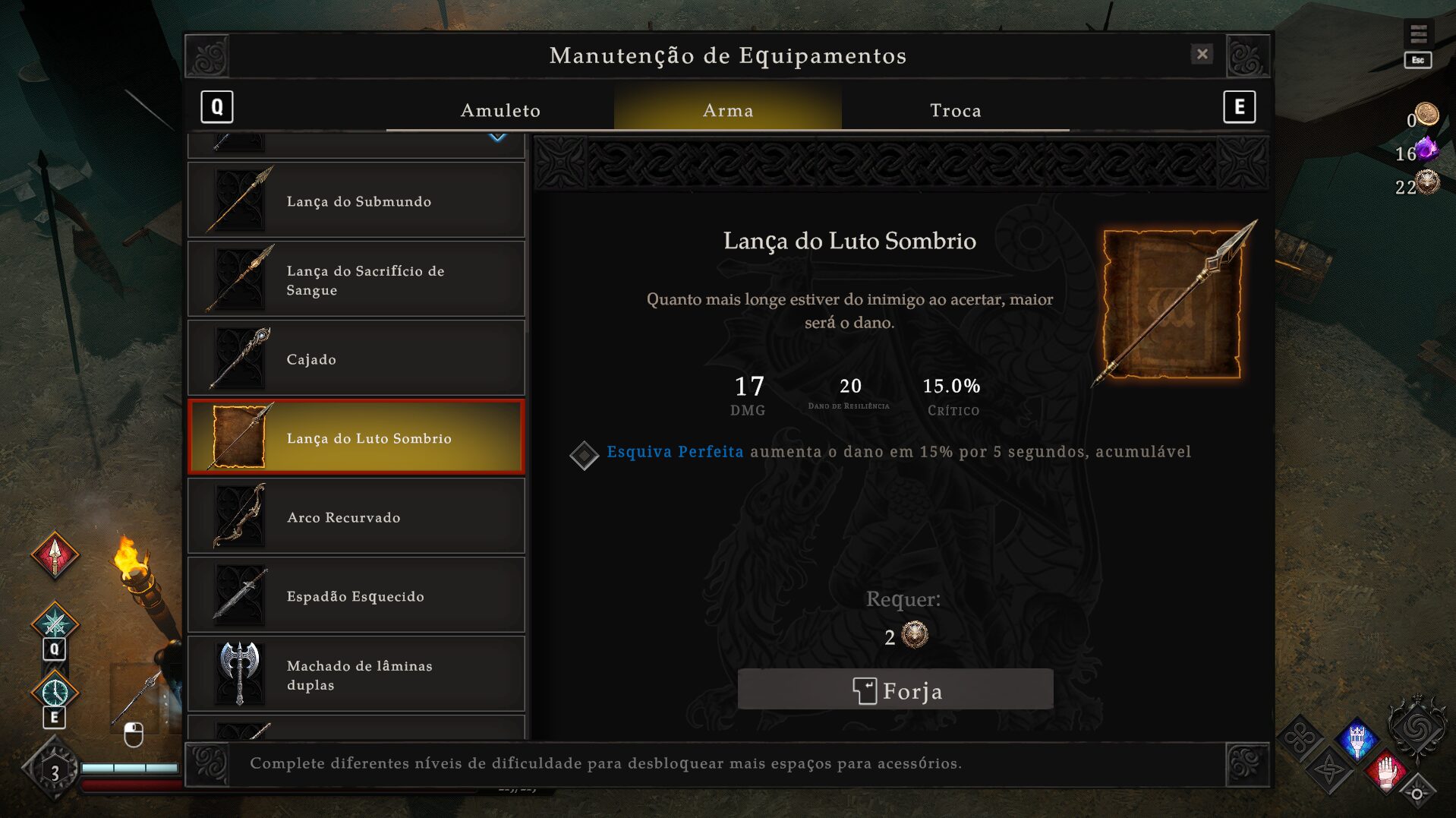Switch to the Amuleto tab
The height and width of the screenshot is (818, 1456).
(500, 110)
